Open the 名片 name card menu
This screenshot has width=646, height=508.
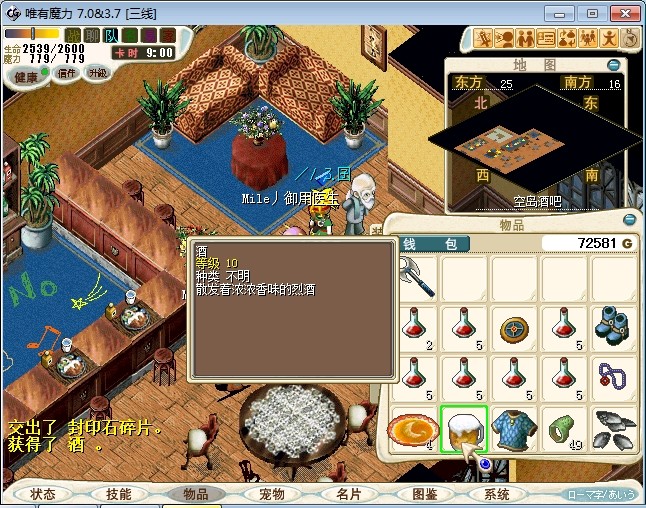pyautogui.click(x=347, y=494)
